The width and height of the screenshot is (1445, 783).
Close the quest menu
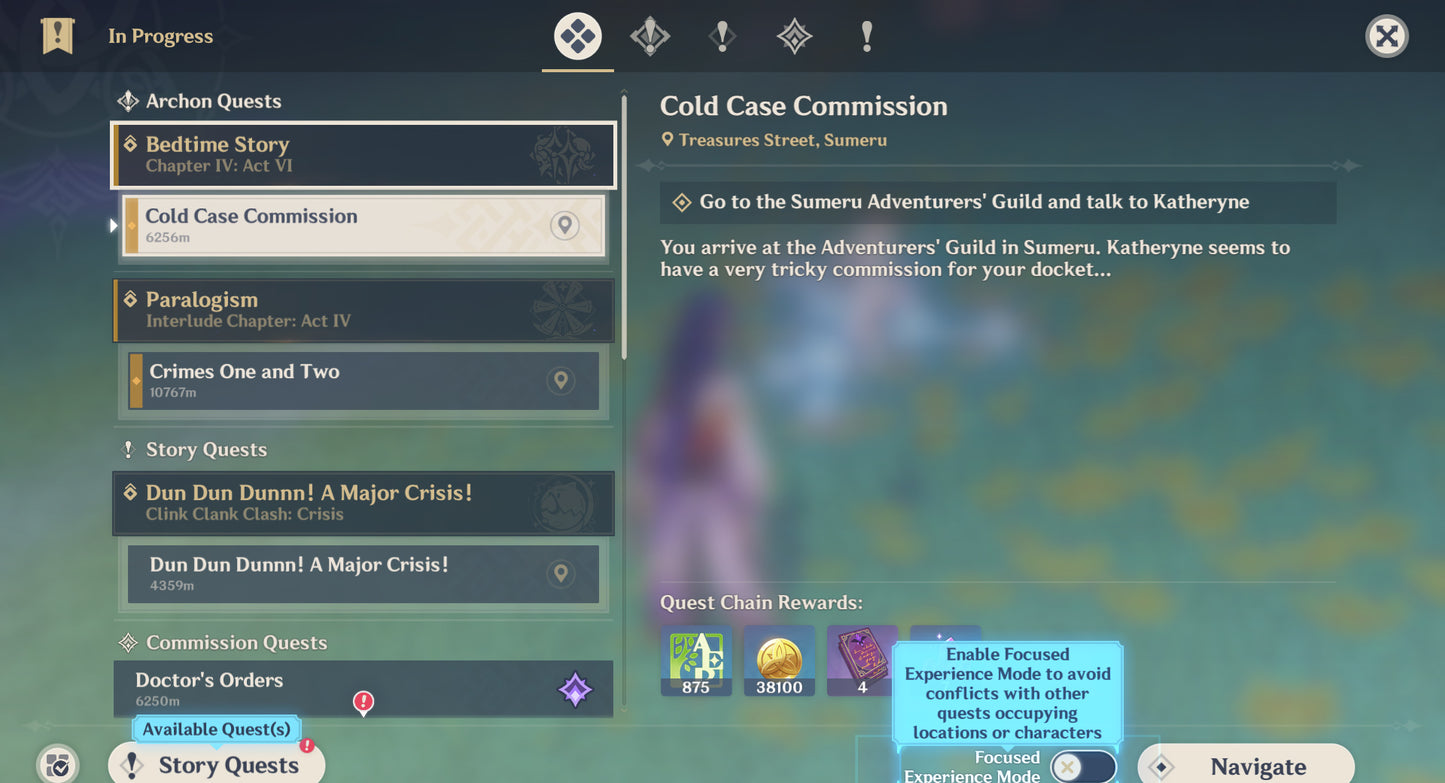tap(1386, 37)
